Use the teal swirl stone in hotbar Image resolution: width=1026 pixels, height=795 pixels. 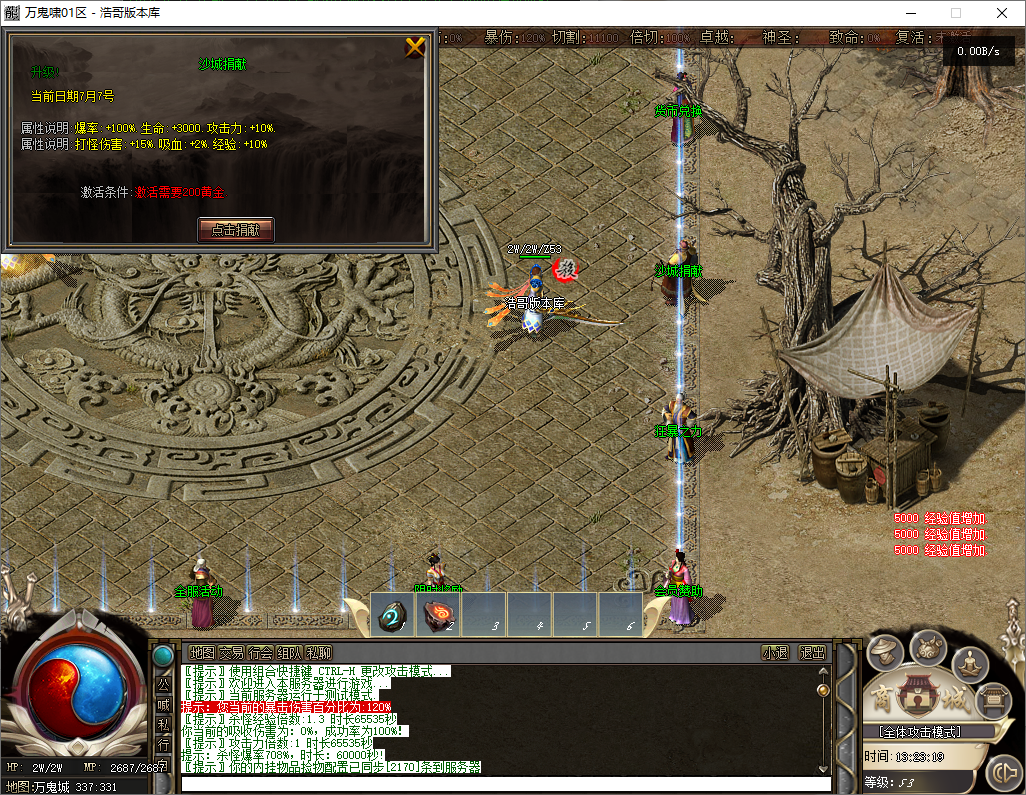[x=393, y=615]
